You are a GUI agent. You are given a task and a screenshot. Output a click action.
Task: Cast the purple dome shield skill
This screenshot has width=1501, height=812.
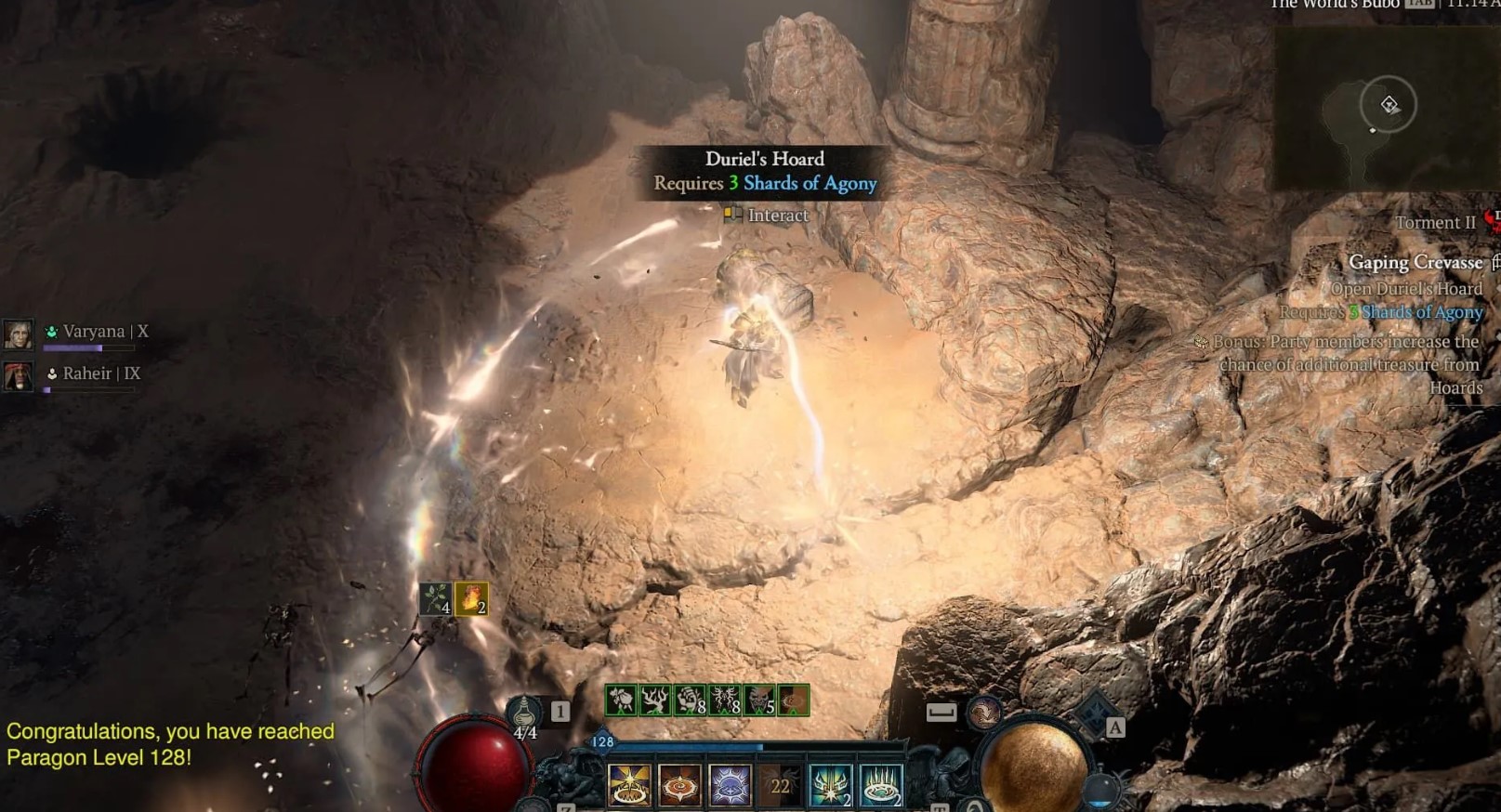tap(730, 785)
